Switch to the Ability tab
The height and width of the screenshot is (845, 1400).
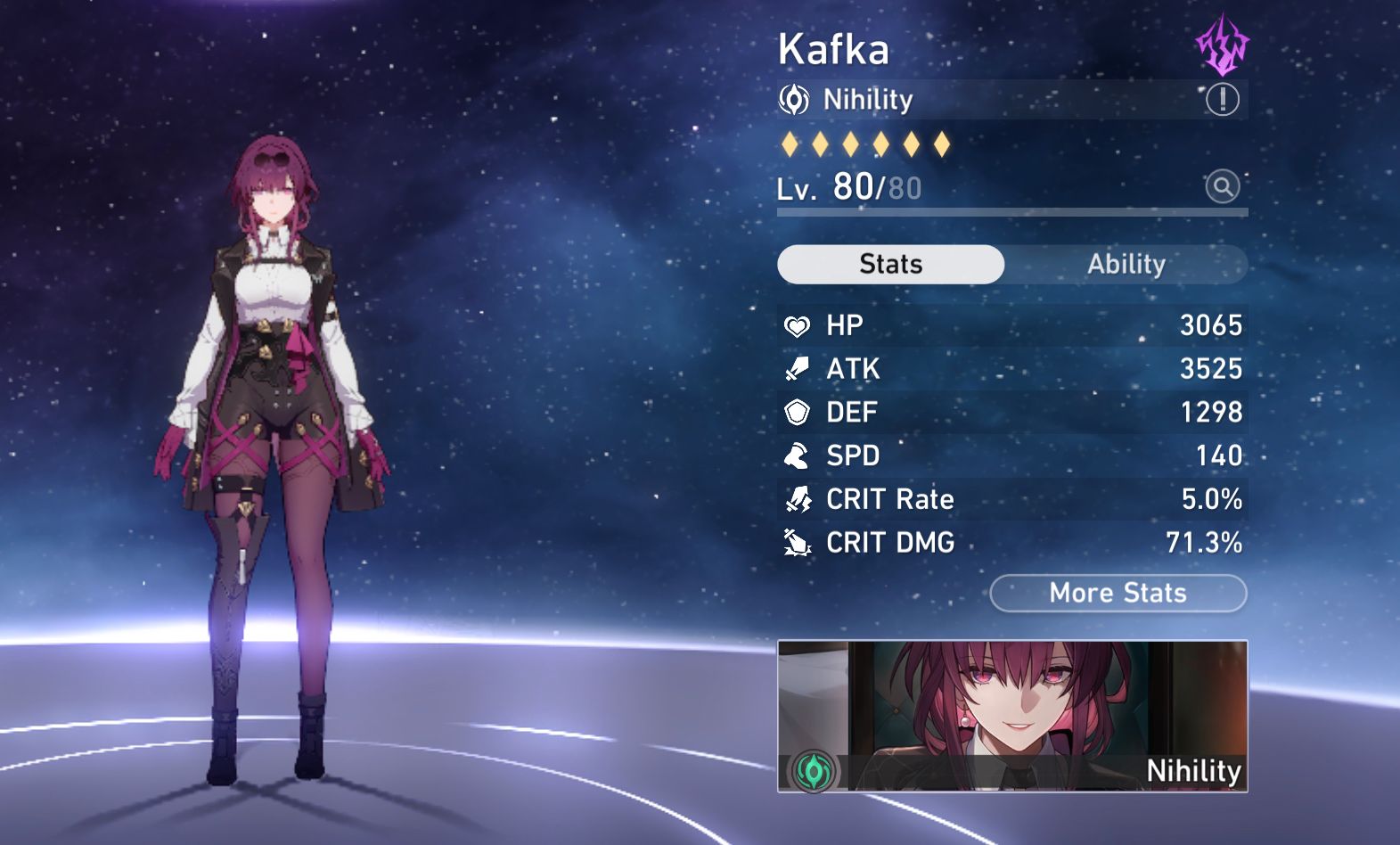pyautogui.click(x=1127, y=264)
